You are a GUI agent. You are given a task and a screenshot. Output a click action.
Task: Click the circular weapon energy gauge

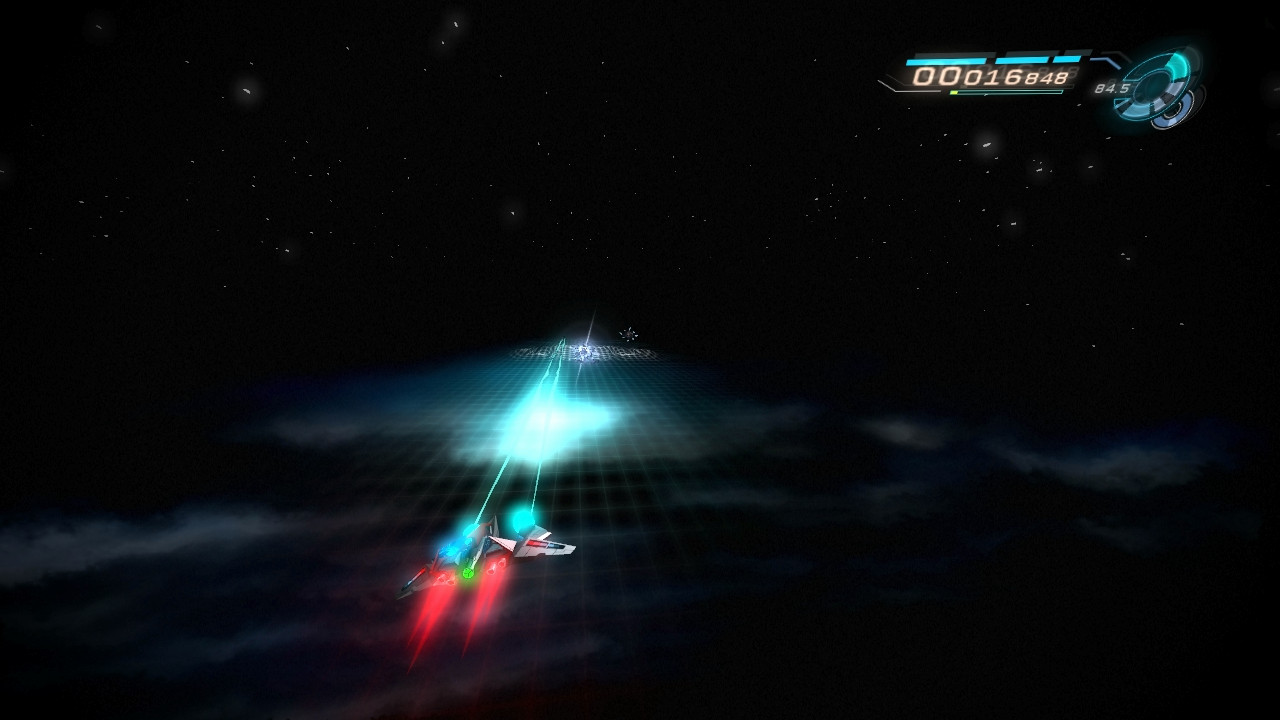coord(1159,85)
